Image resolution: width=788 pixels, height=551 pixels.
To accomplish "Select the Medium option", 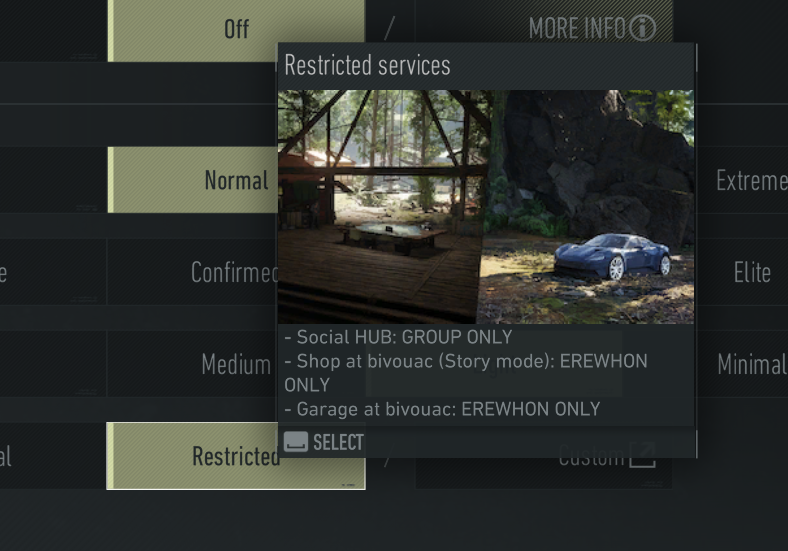I will click(x=235, y=364).
